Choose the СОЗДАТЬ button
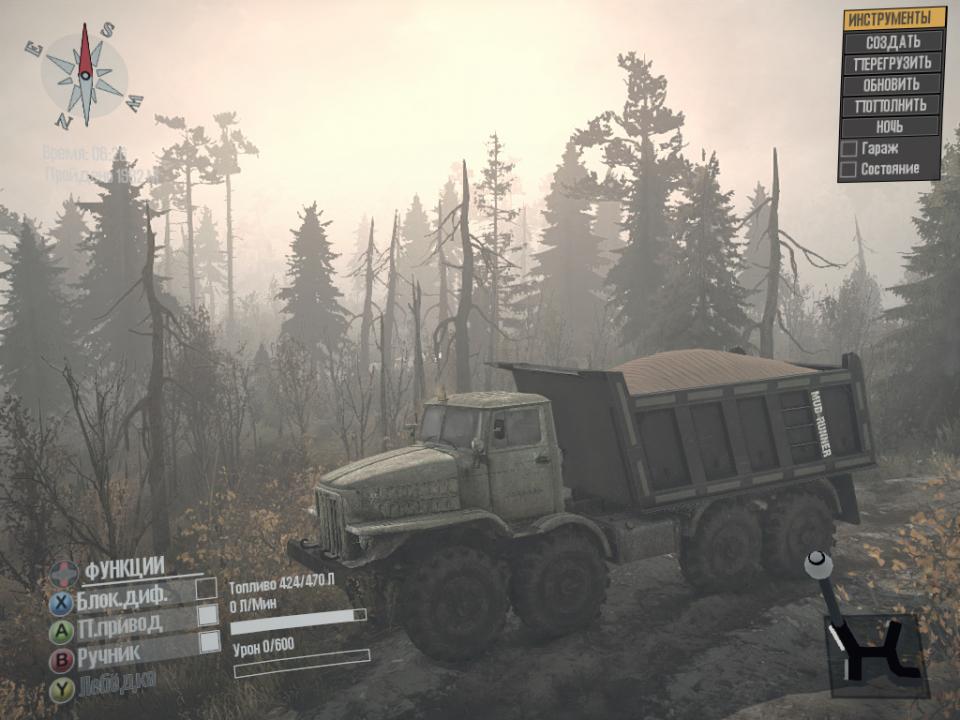This screenshot has height=720, width=960. click(x=893, y=42)
